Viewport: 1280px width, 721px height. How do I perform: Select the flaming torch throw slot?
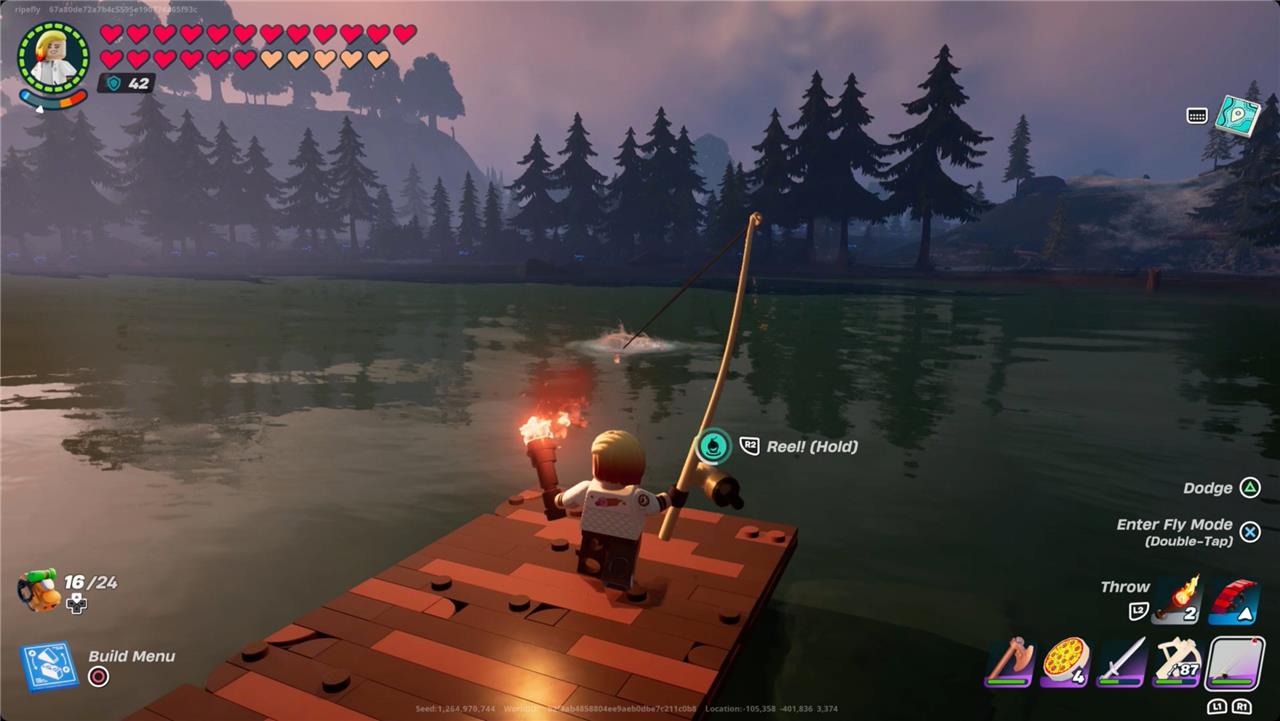point(1176,600)
